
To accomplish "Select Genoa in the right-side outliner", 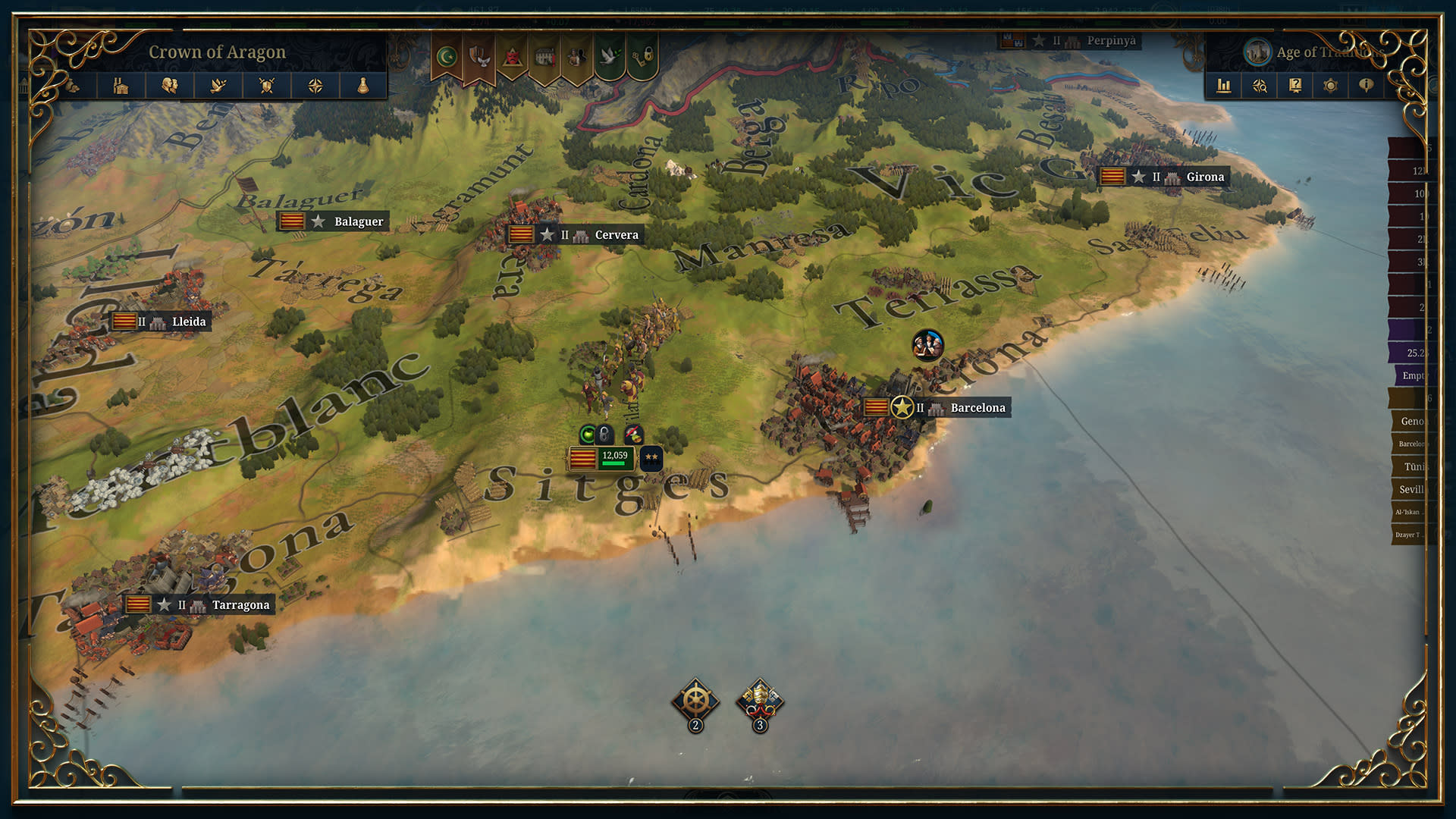I will [x=1412, y=422].
